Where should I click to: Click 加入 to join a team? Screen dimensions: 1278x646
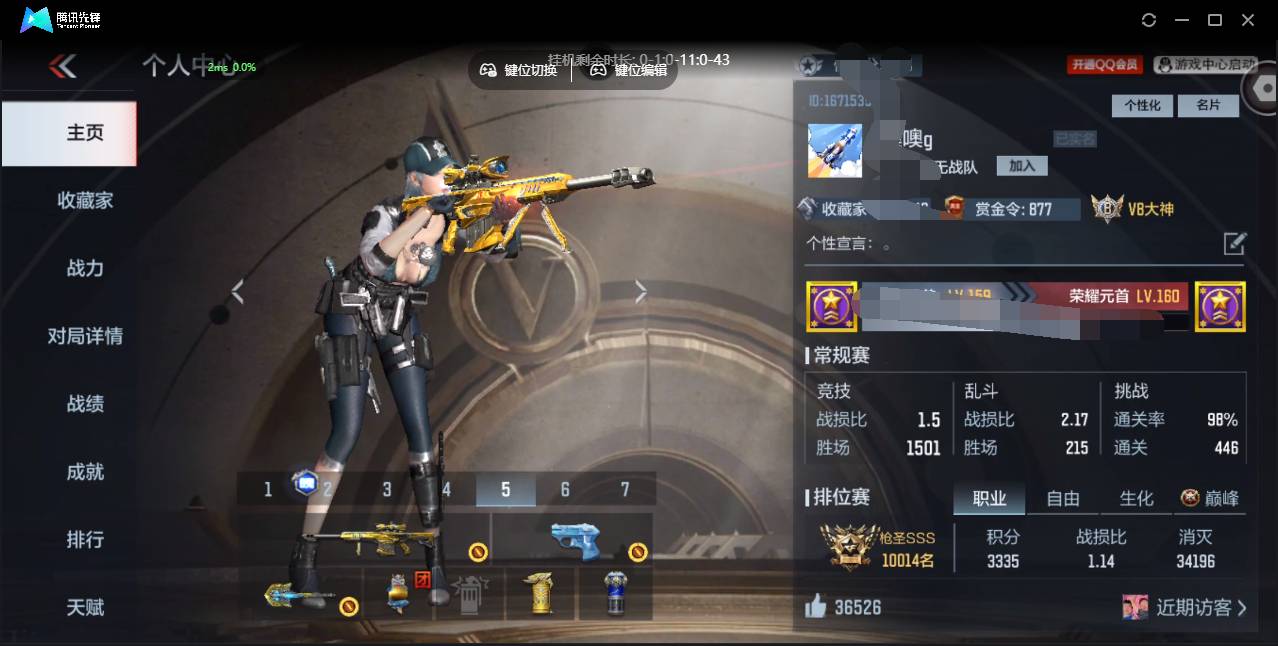pyautogui.click(x=1021, y=166)
